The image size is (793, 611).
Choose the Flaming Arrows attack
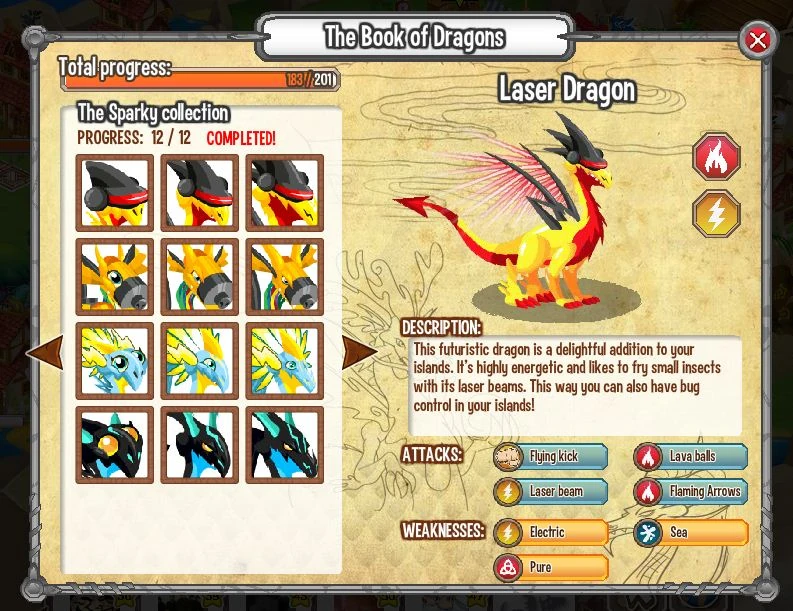[x=690, y=491]
